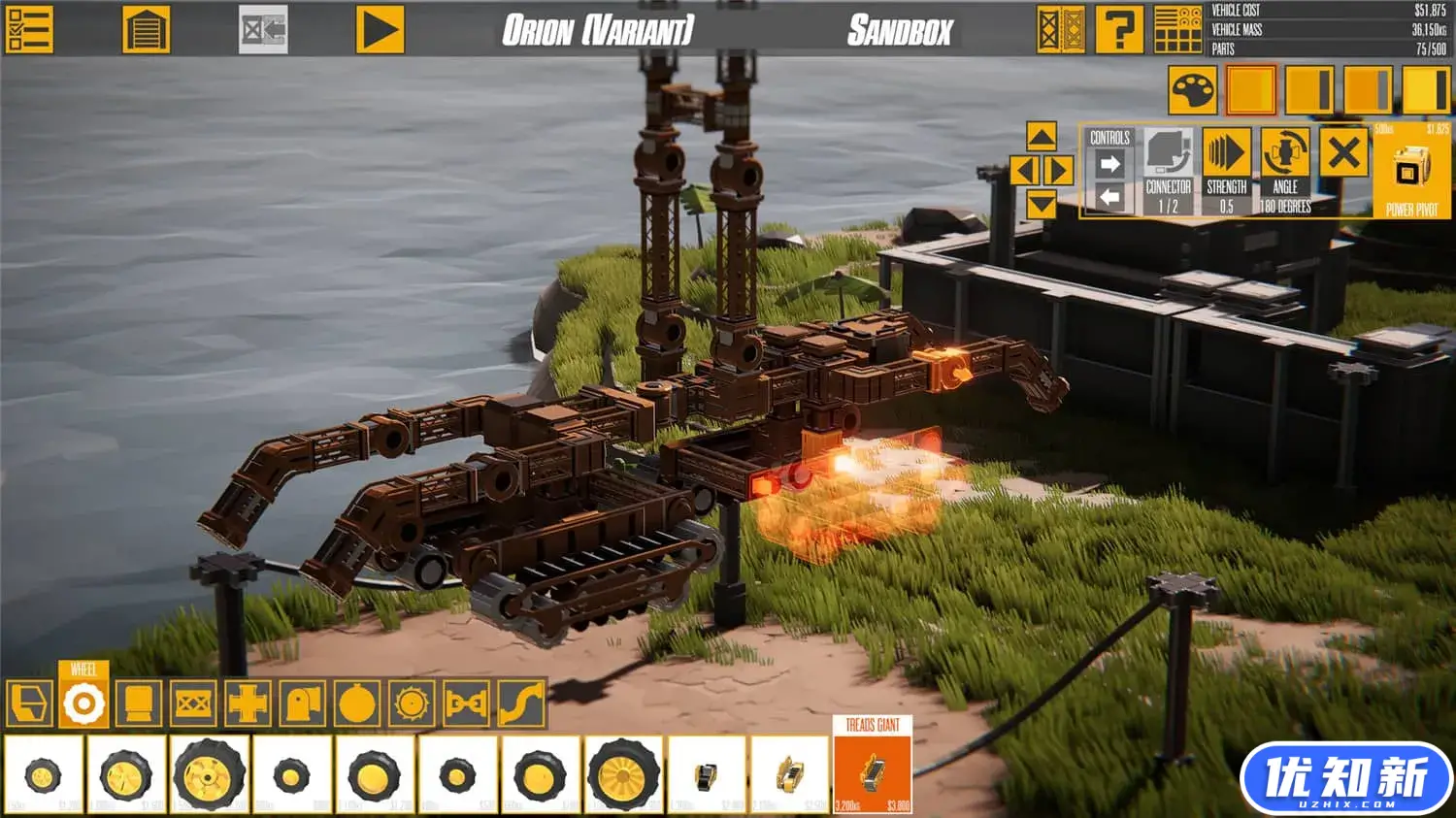Image resolution: width=1456 pixels, height=818 pixels.
Task: Choose the curved pipe parts category
Action: (522, 703)
